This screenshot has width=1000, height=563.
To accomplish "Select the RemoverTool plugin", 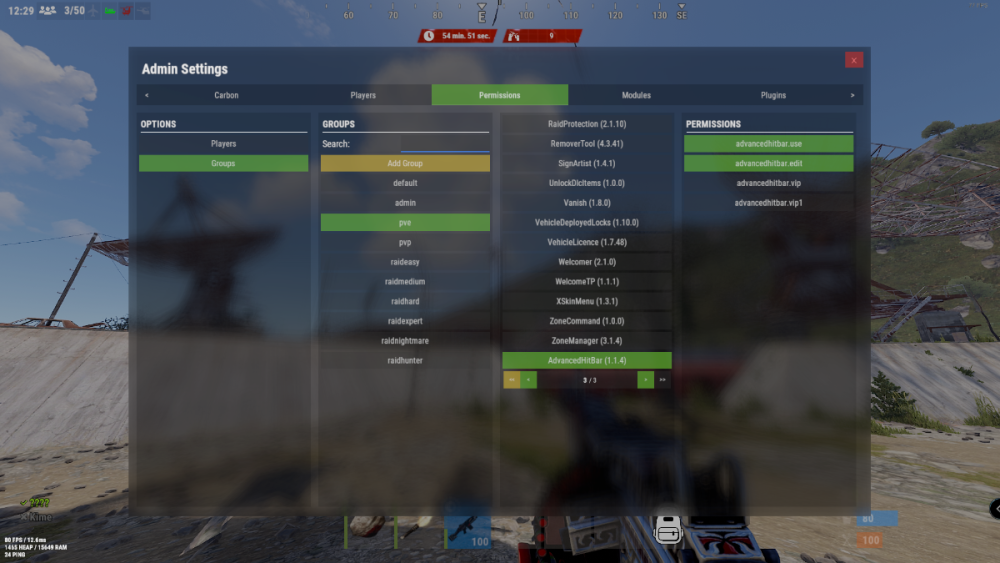I will (587, 144).
